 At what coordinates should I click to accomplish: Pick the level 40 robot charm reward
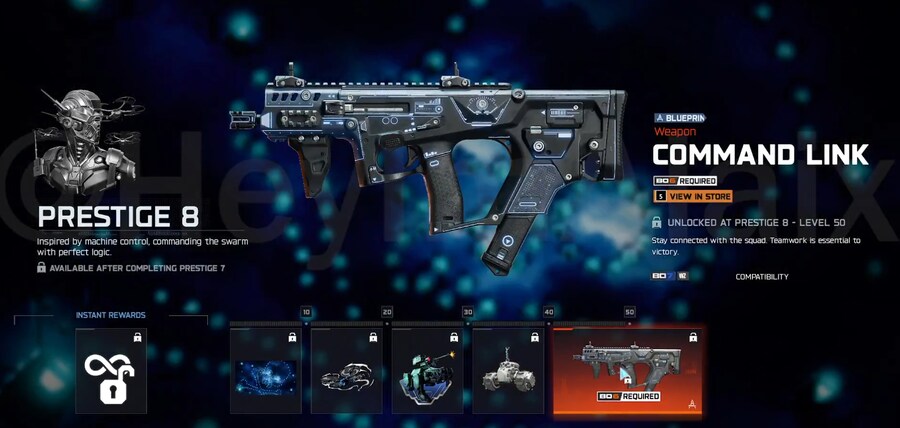click(508, 371)
